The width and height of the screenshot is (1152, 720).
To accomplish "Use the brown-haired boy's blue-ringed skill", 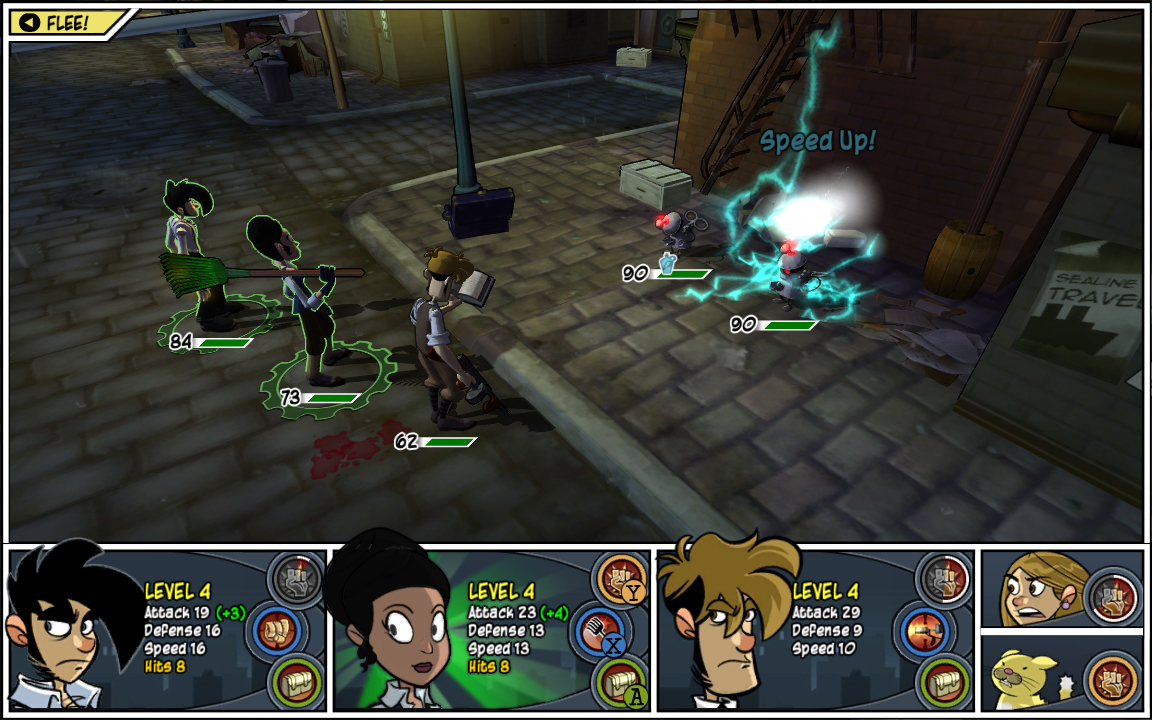I will tap(921, 631).
